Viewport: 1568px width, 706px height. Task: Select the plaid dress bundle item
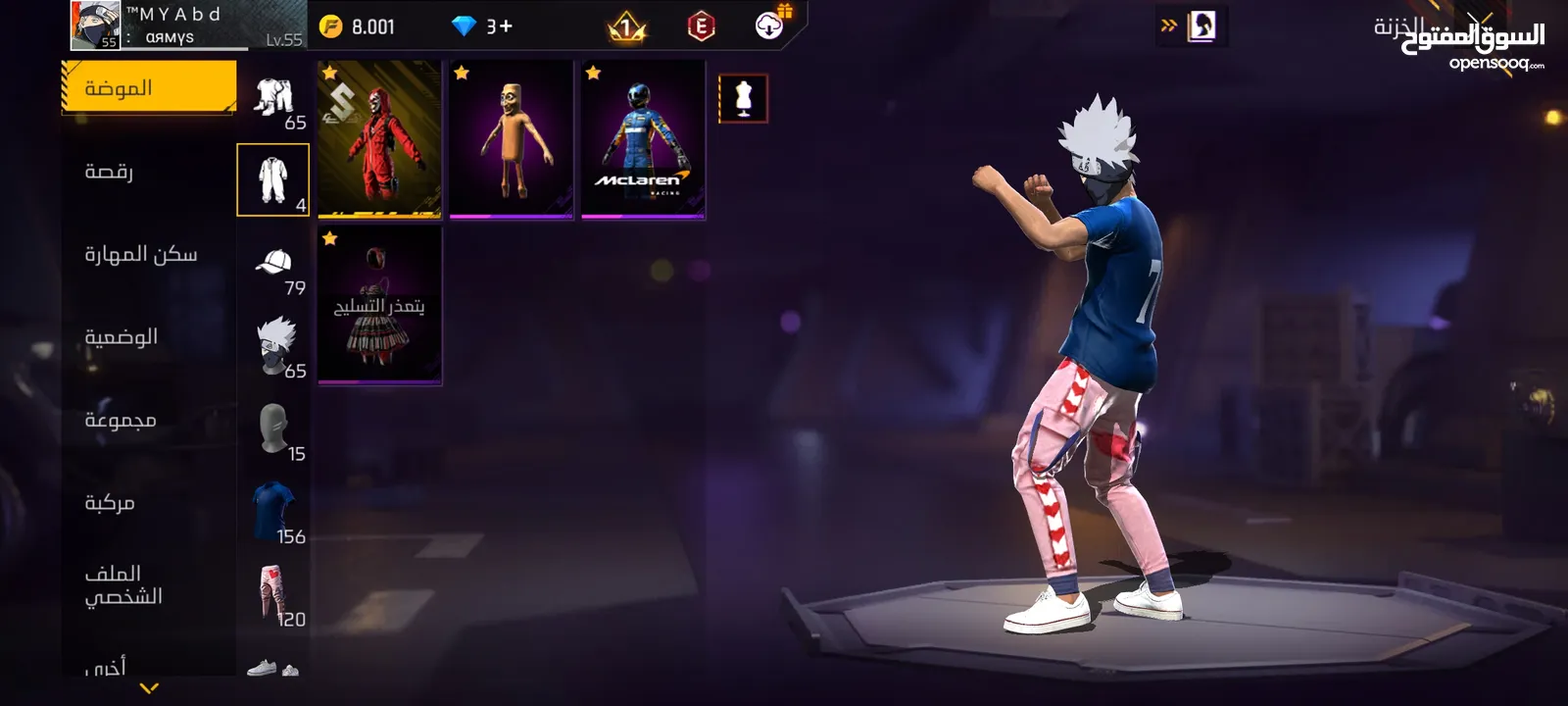380,304
